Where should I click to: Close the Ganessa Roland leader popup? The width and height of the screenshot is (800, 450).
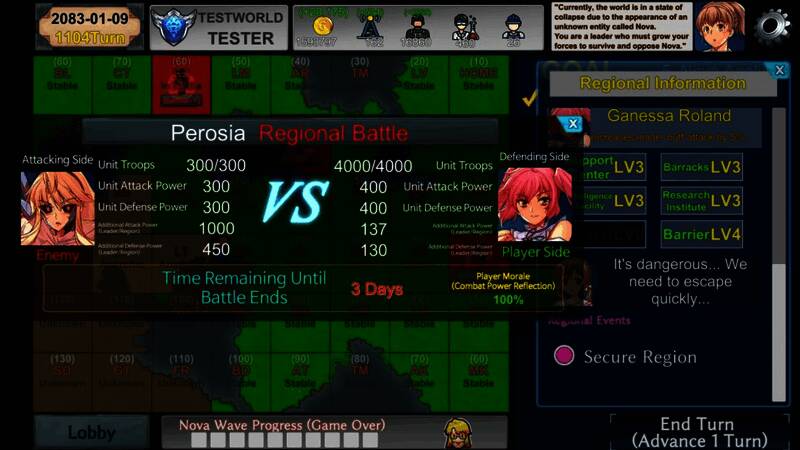click(573, 124)
